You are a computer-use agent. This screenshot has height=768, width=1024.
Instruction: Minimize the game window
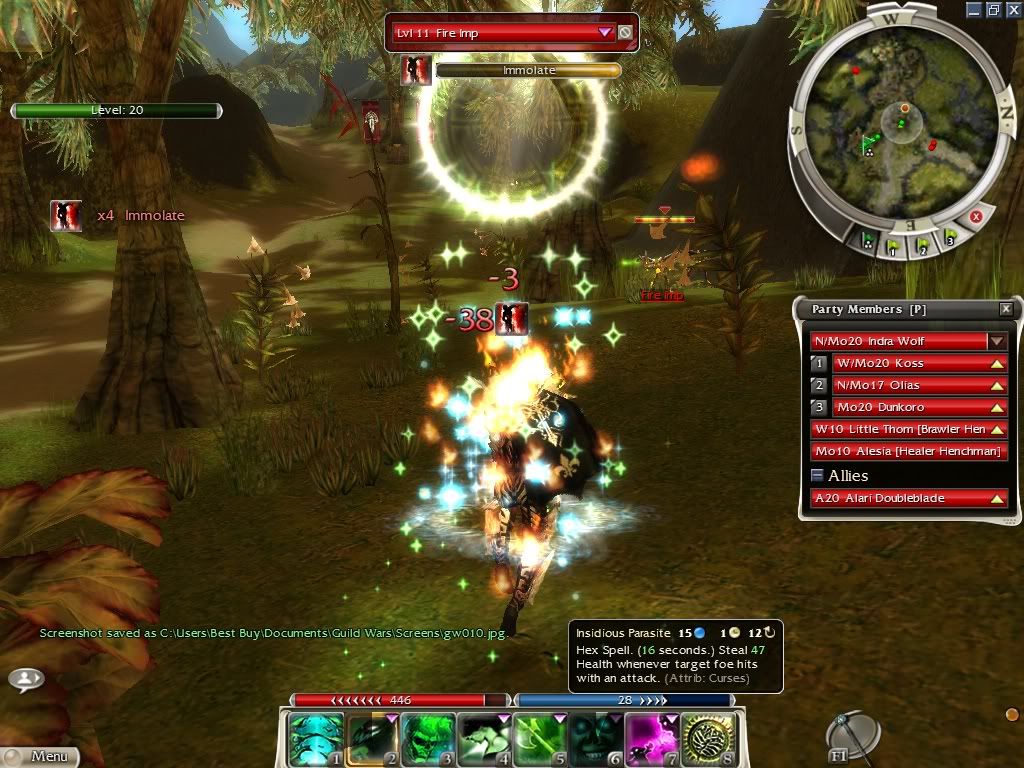point(973,9)
